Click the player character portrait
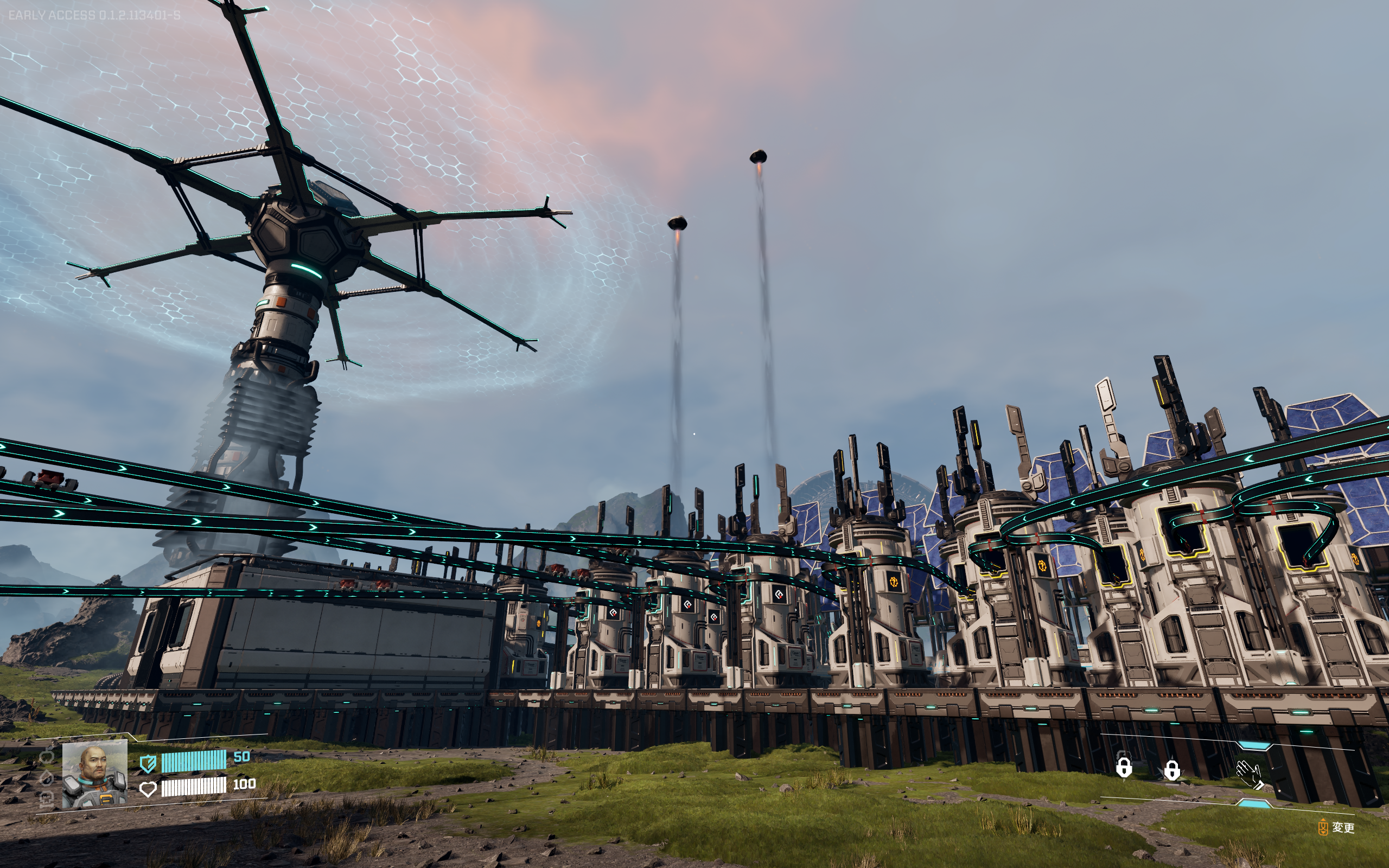 pyautogui.click(x=95, y=773)
